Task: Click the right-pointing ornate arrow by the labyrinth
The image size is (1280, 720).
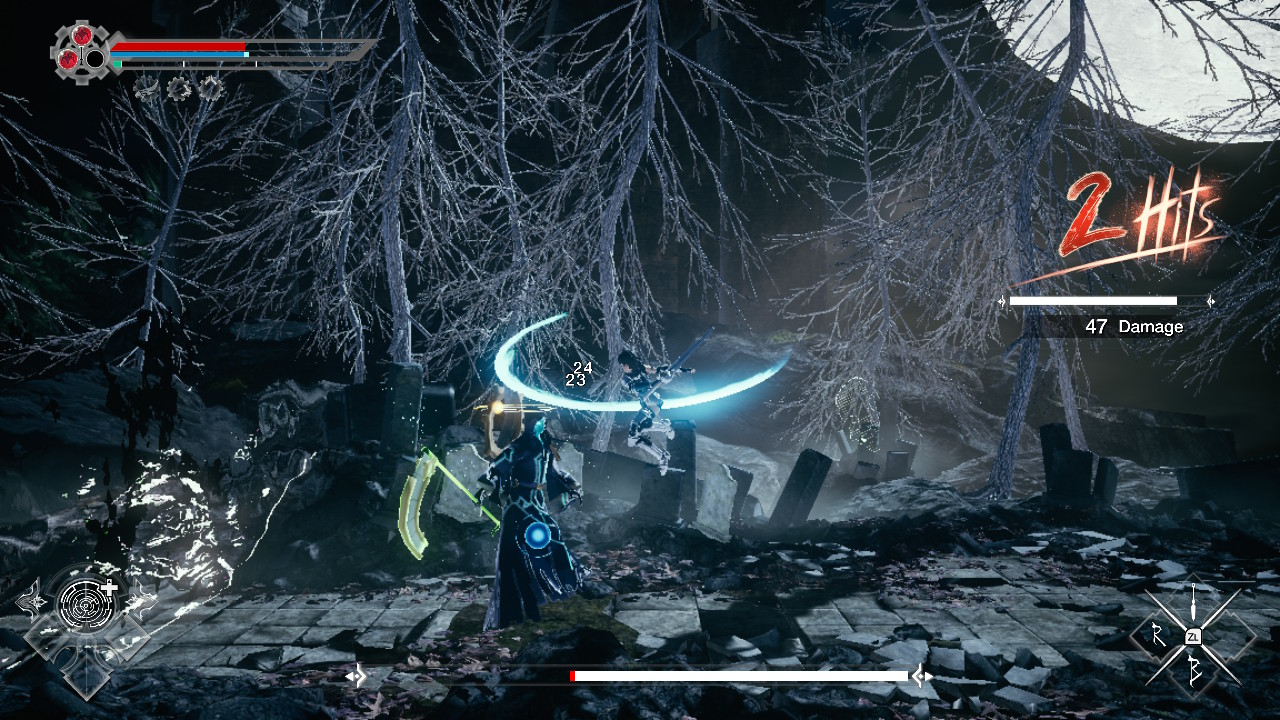Action: (x=141, y=601)
